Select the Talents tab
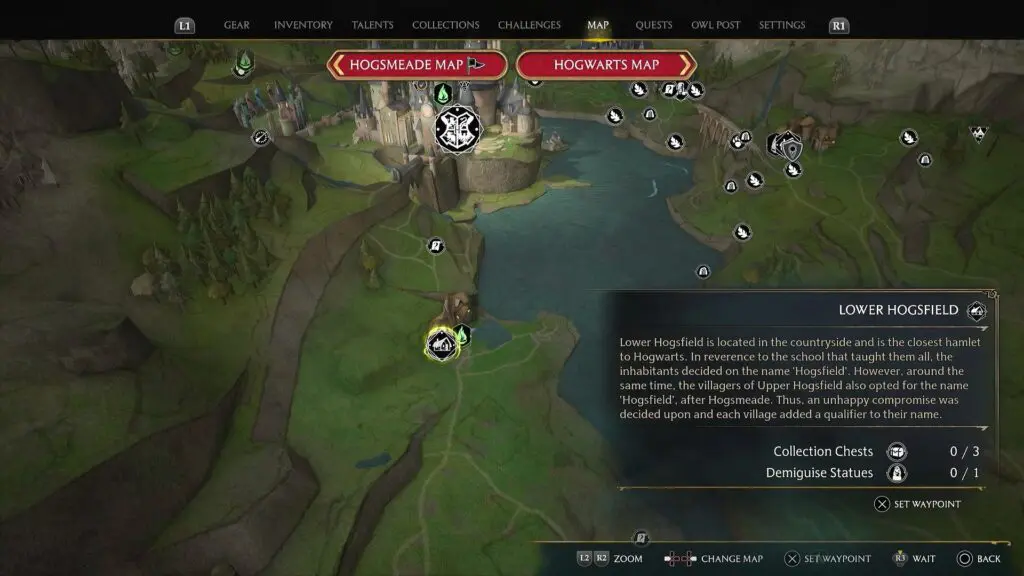The width and height of the screenshot is (1024, 576). pos(372,25)
